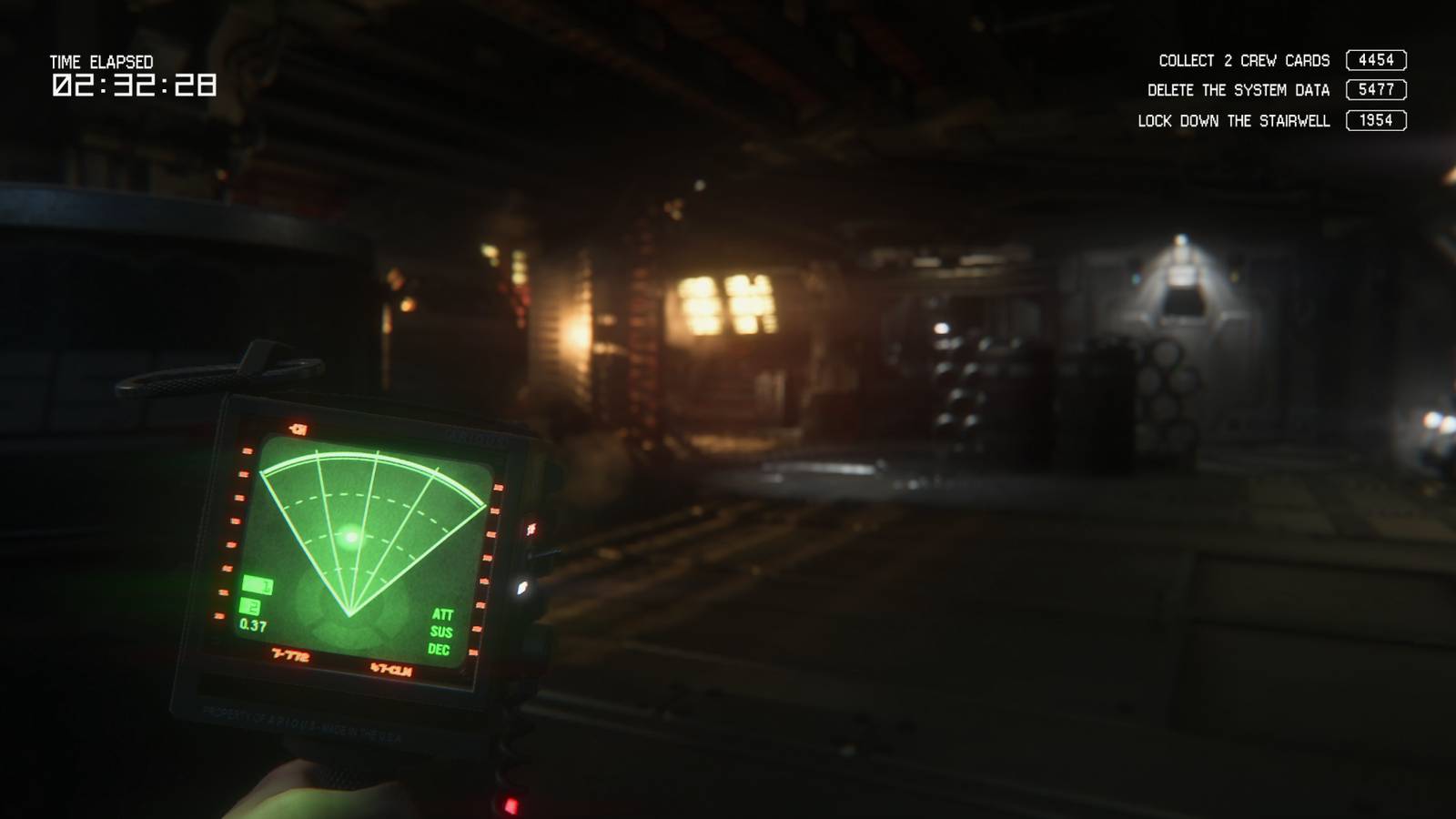Expand the DELETE THE SYSTEM DATA objective
This screenshot has height=819, width=1456.
pyautogui.click(x=1238, y=90)
